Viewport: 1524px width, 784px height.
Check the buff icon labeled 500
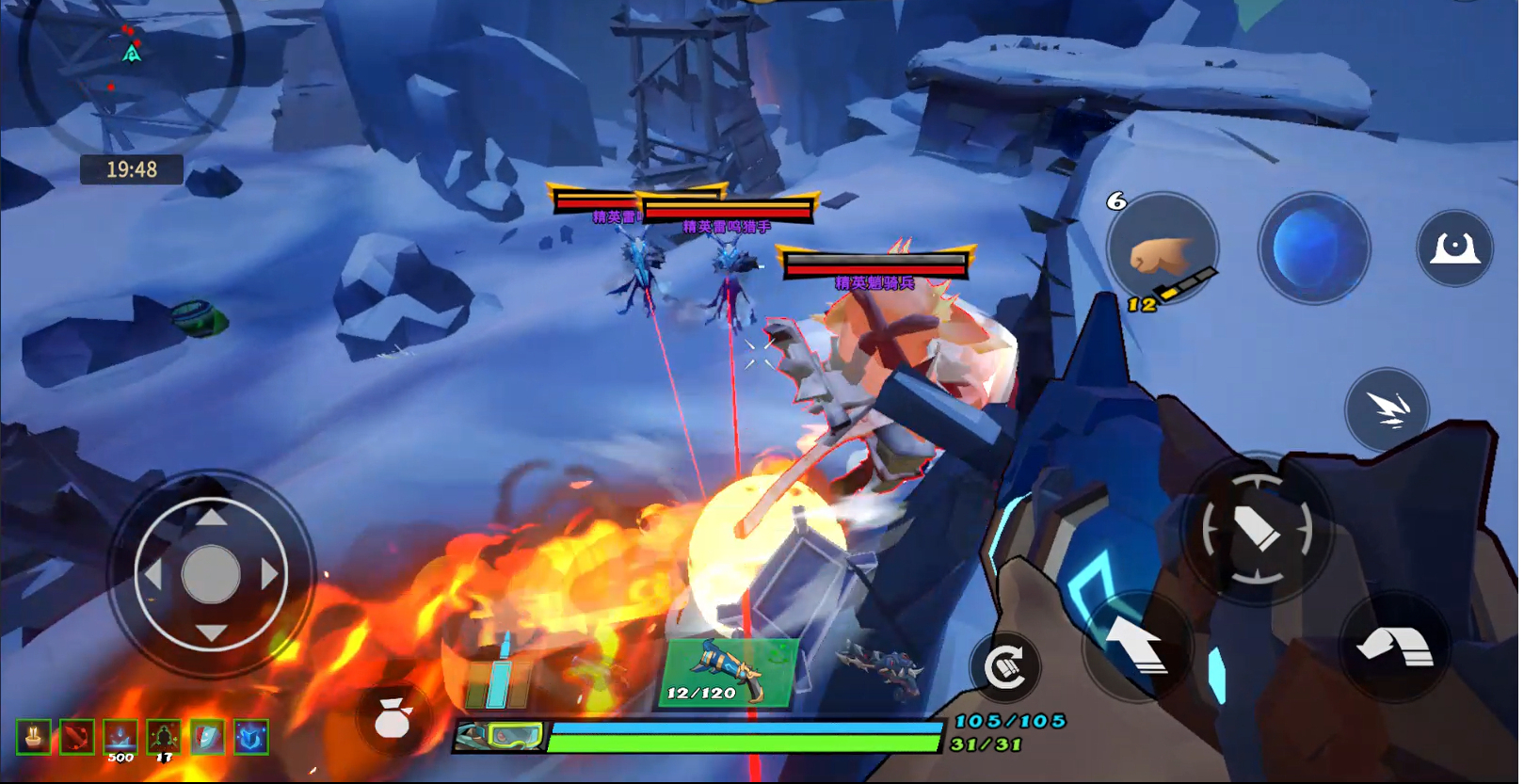point(120,737)
